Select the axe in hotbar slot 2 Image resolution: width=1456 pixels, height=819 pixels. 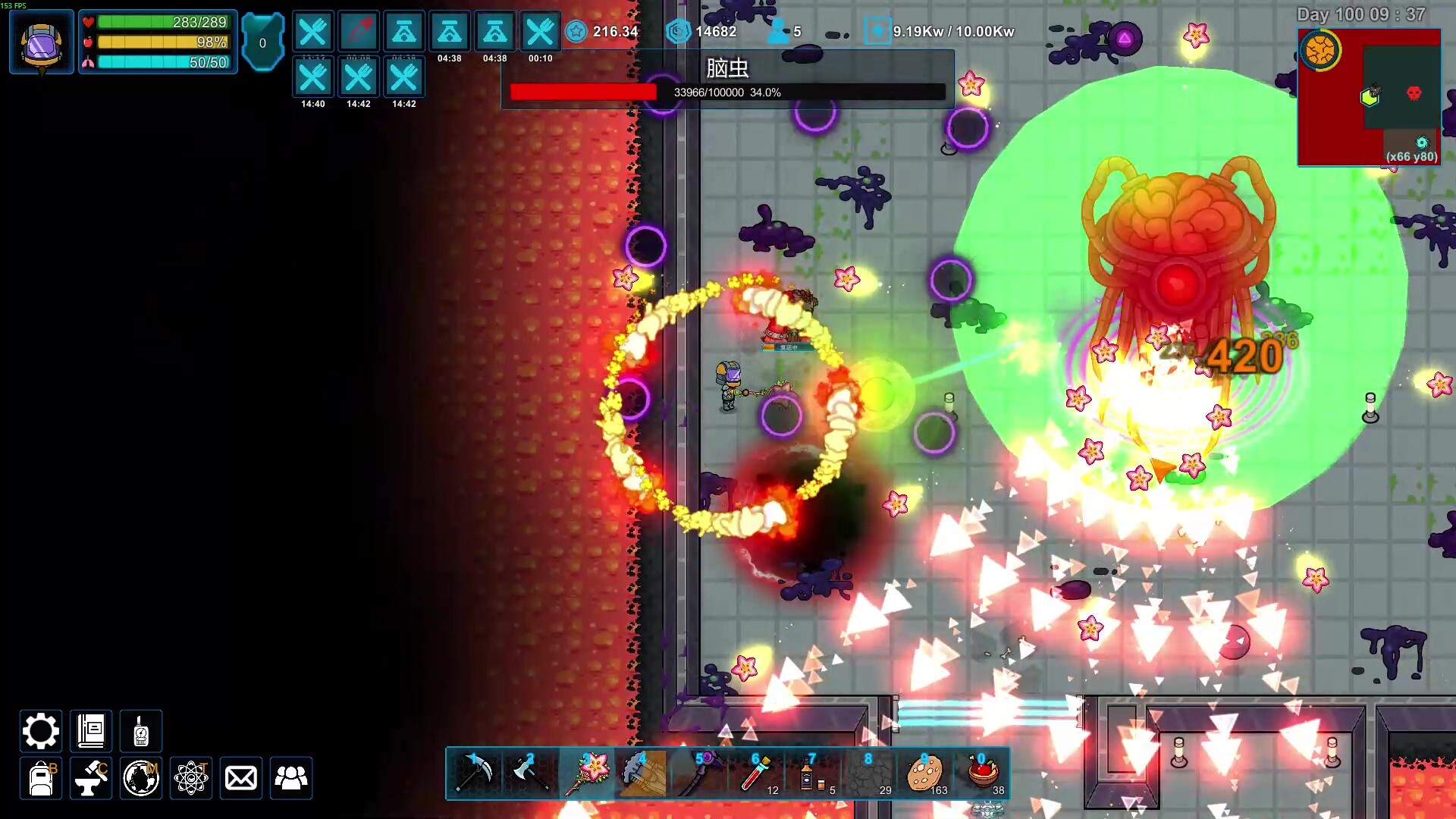tap(530, 773)
